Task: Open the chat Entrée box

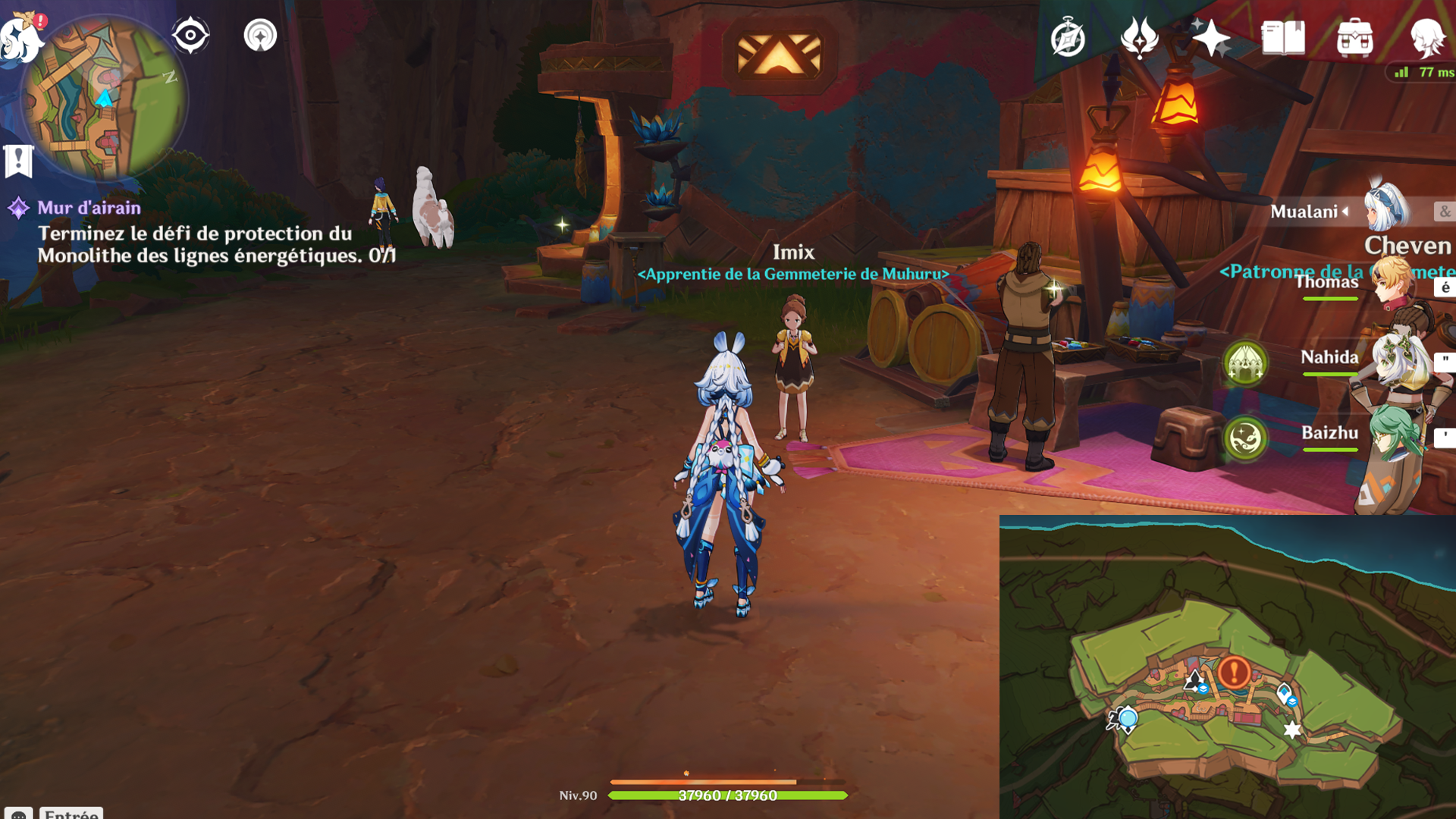Action: 71,812
